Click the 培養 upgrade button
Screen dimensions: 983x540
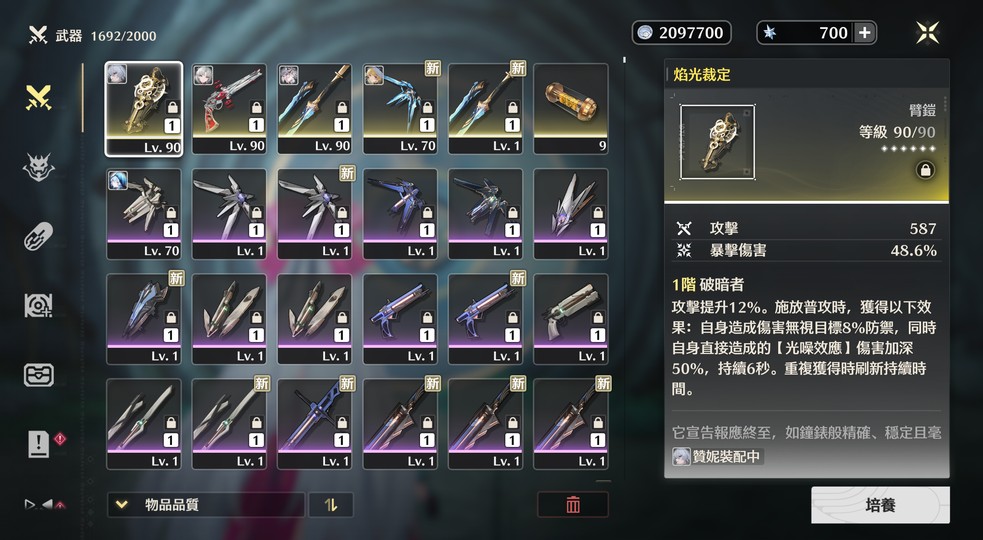pyautogui.click(x=880, y=505)
